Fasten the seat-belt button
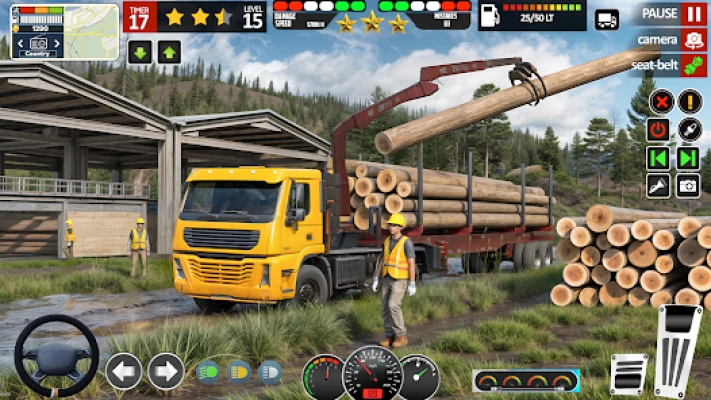This screenshot has height=400, width=711. 693,66
